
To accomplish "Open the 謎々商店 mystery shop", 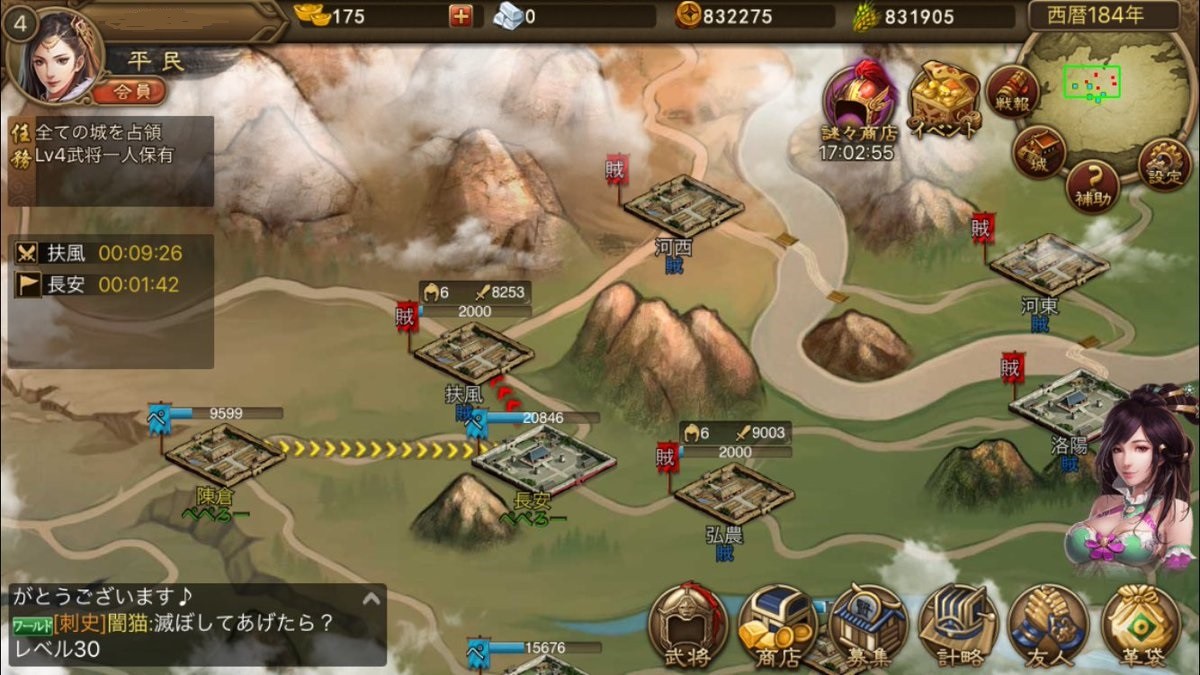I will 859,100.
